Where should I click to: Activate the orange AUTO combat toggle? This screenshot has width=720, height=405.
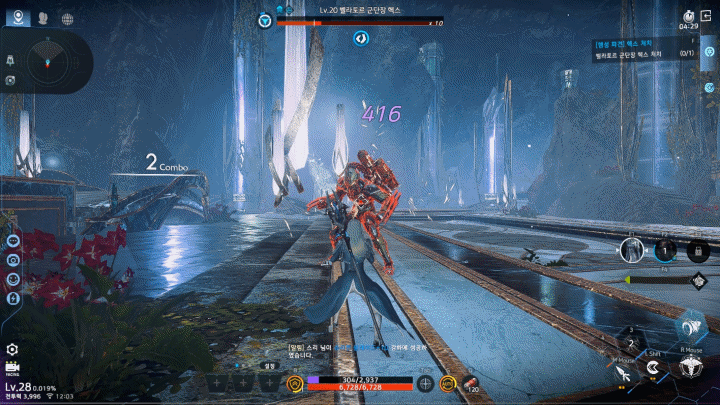(x=449, y=383)
